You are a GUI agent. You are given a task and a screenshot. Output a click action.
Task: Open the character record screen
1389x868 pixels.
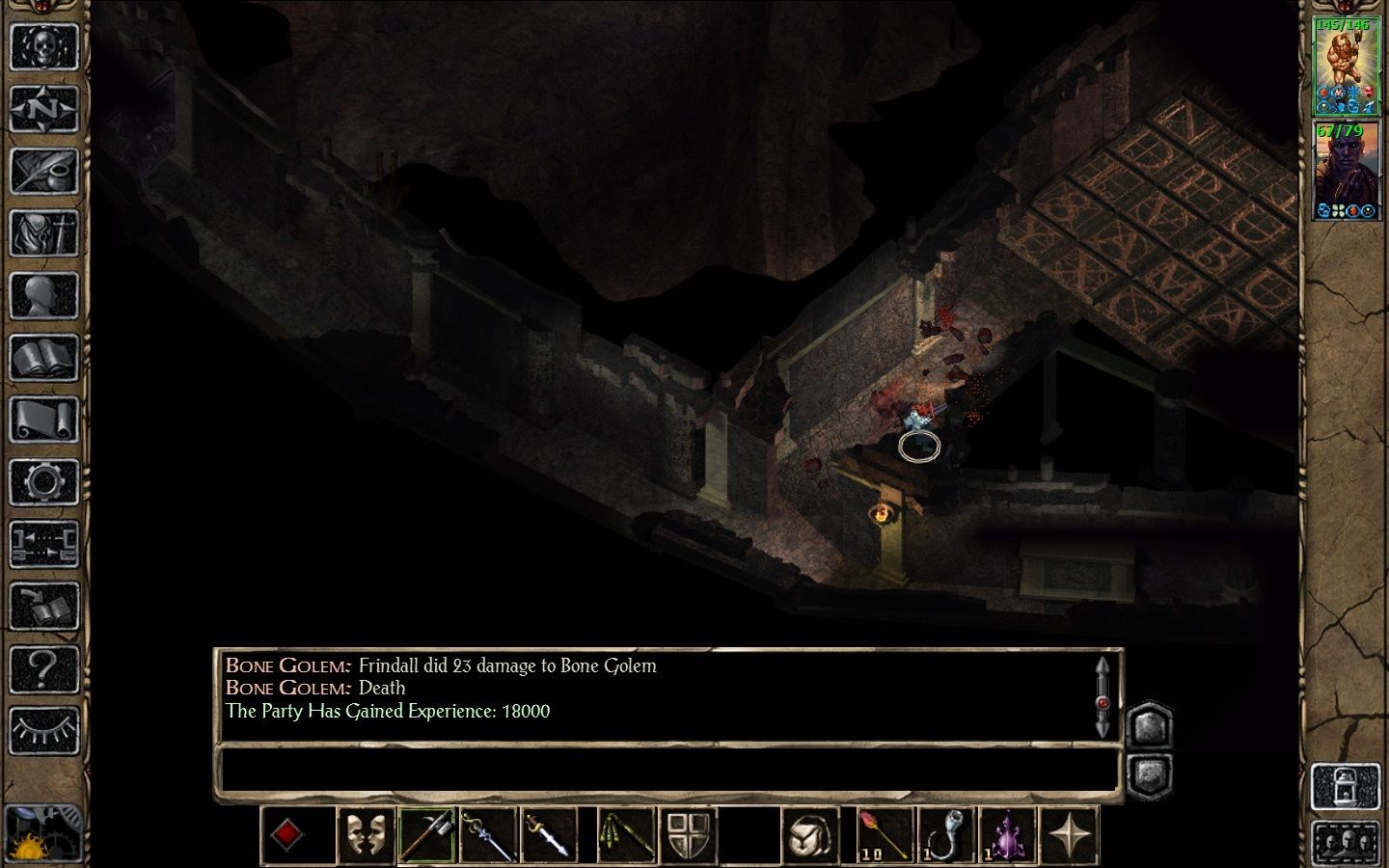coord(44,296)
